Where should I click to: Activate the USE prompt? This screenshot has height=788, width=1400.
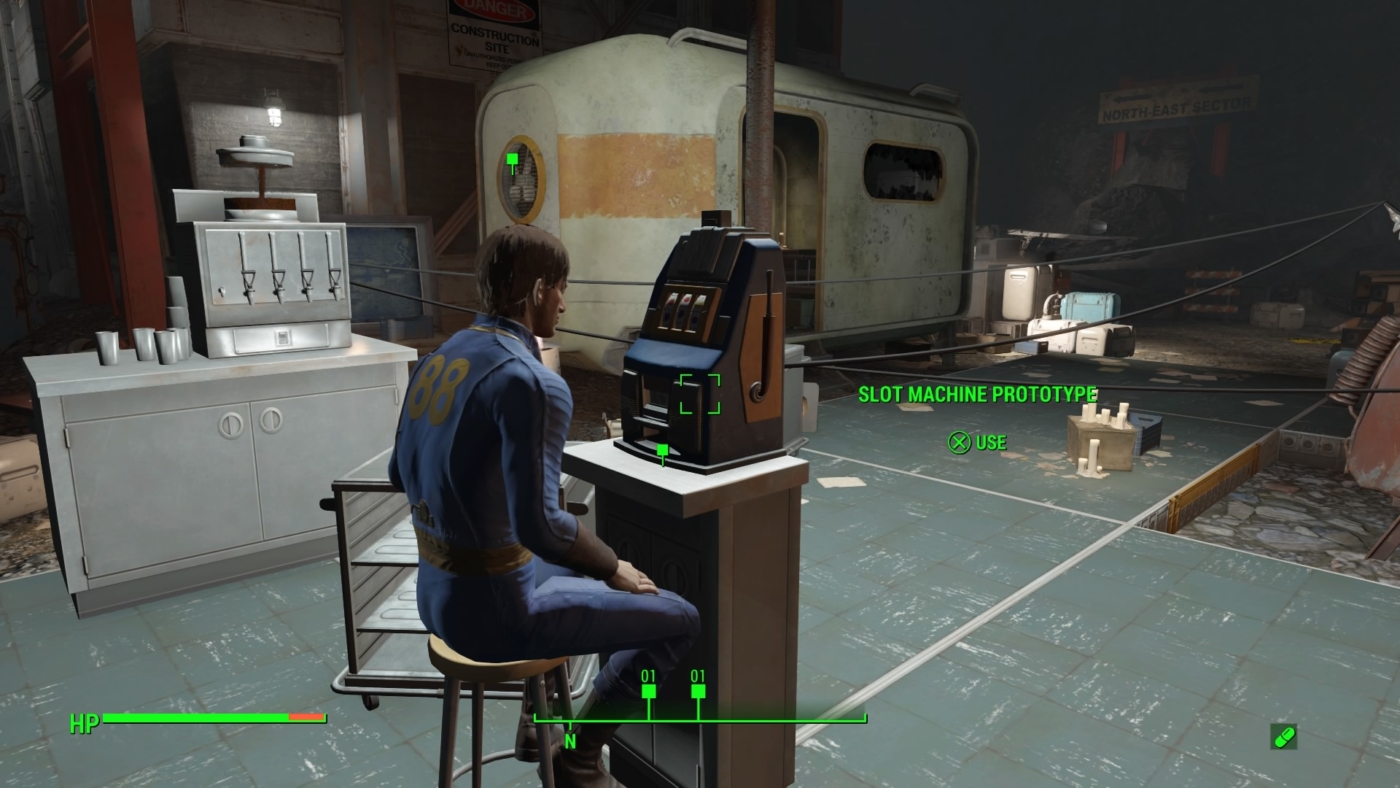[x=990, y=442]
